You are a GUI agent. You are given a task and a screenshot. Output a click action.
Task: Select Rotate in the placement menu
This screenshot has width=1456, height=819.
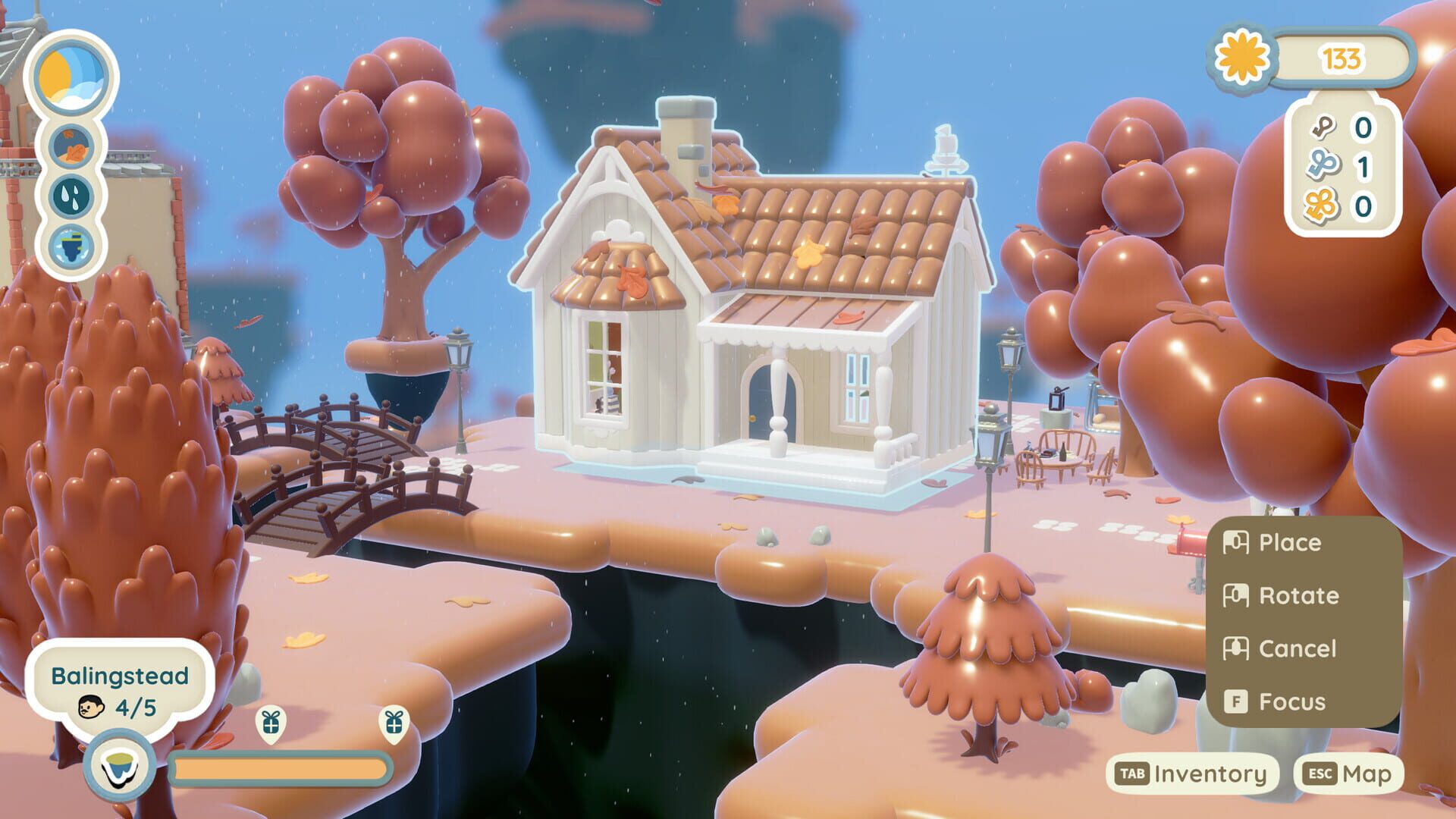[x=1297, y=595]
